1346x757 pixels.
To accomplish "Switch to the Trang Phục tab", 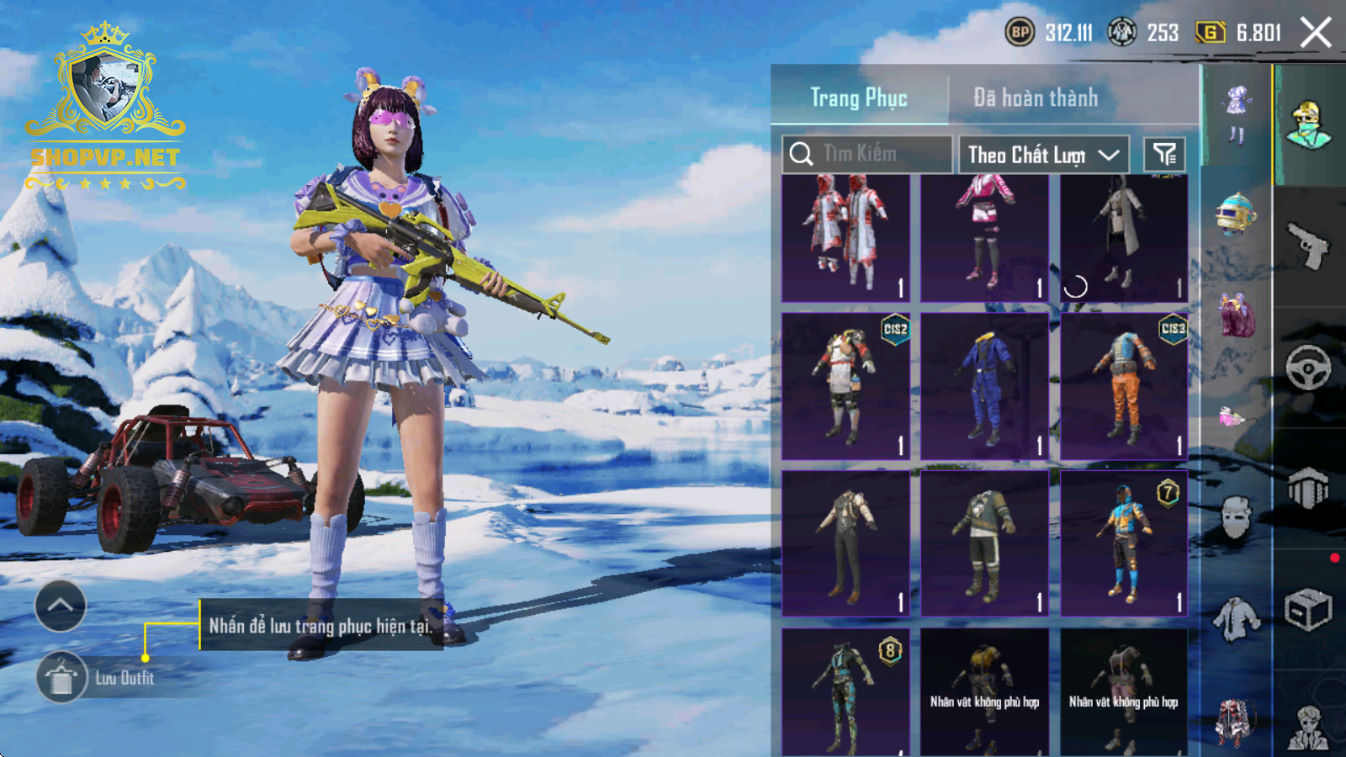I will 859,98.
